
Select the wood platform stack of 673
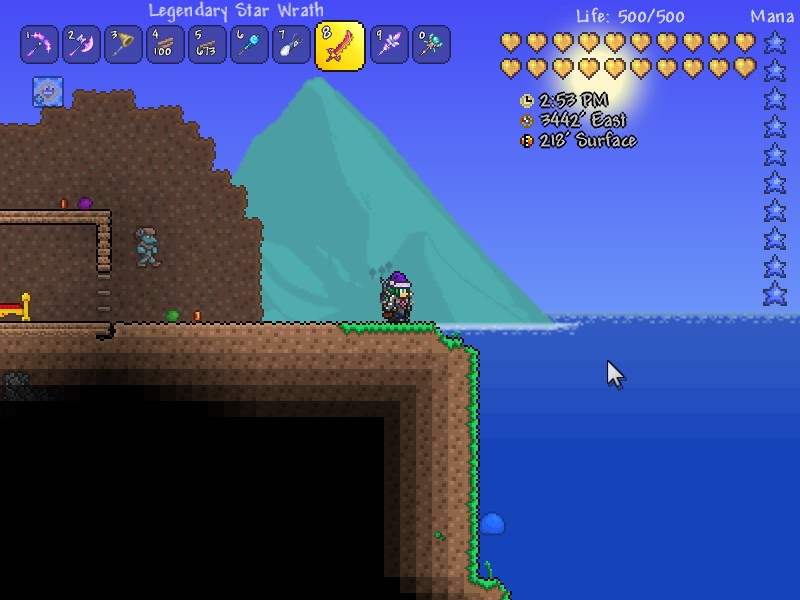tap(207, 45)
